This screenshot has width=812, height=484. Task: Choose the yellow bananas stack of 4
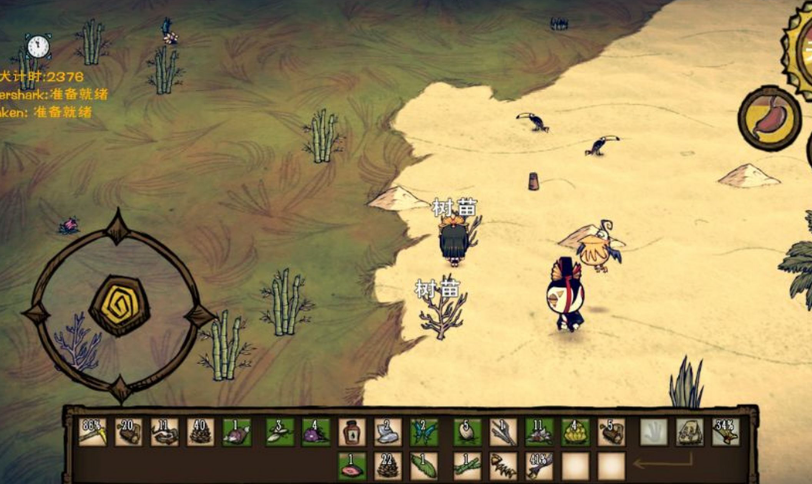click(575, 432)
